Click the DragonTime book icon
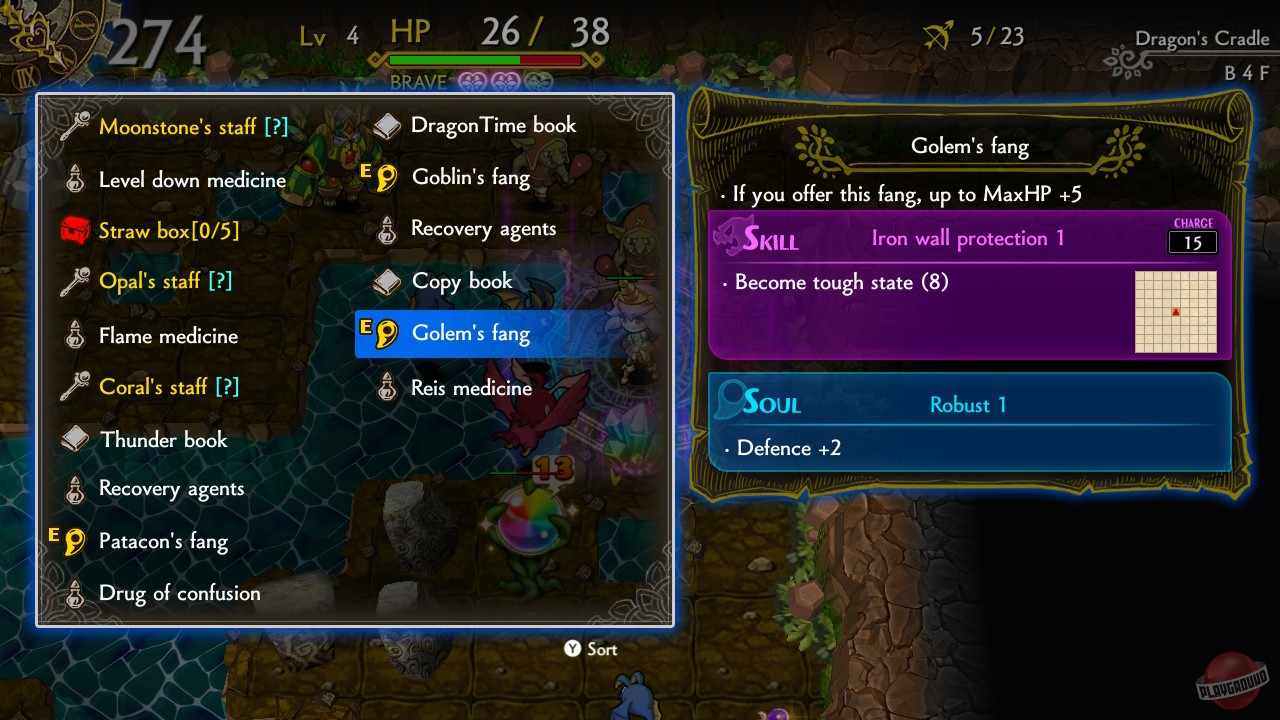Image resolution: width=1280 pixels, height=720 pixels. click(x=387, y=126)
